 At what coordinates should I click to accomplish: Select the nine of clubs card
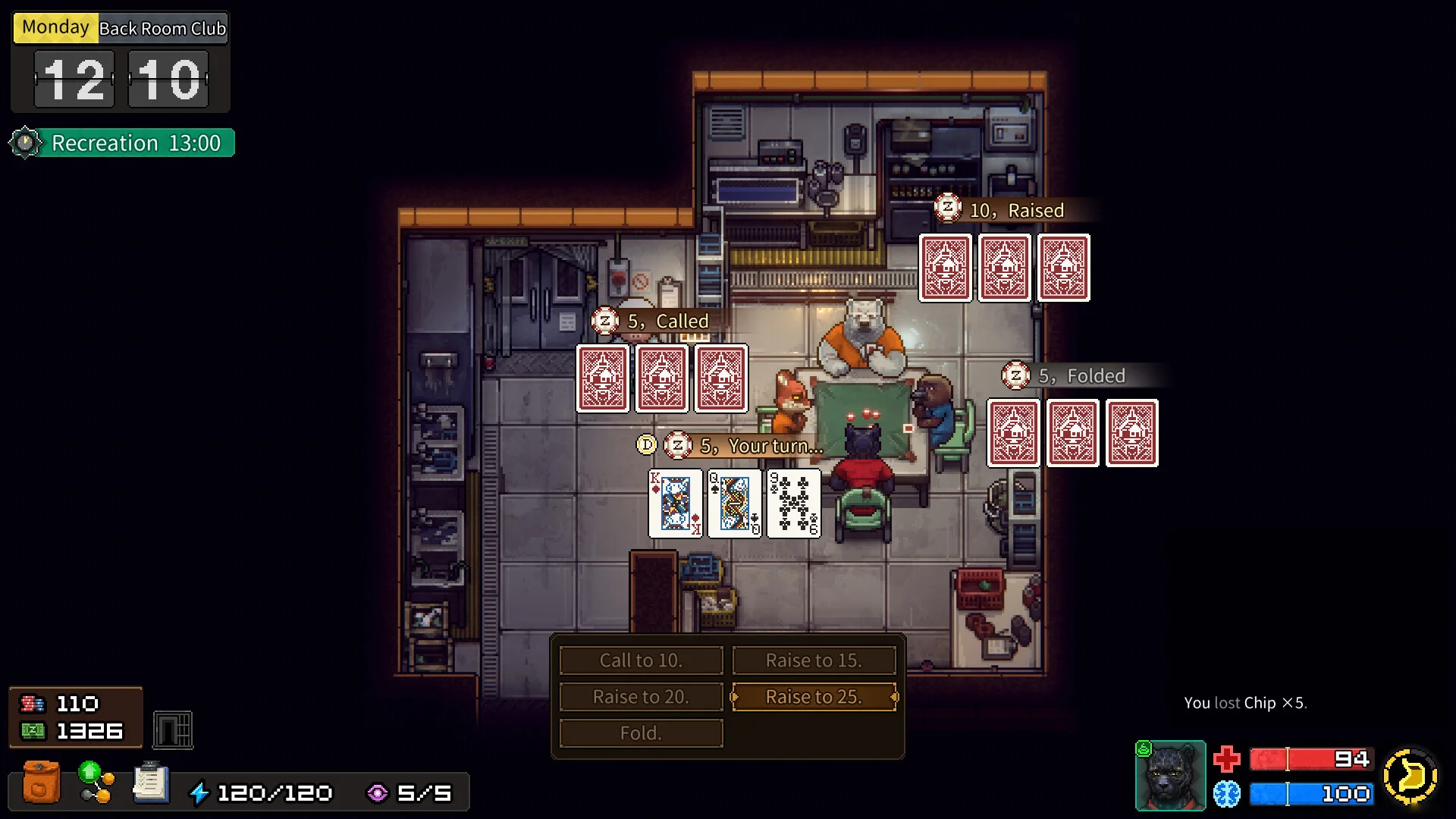(794, 504)
